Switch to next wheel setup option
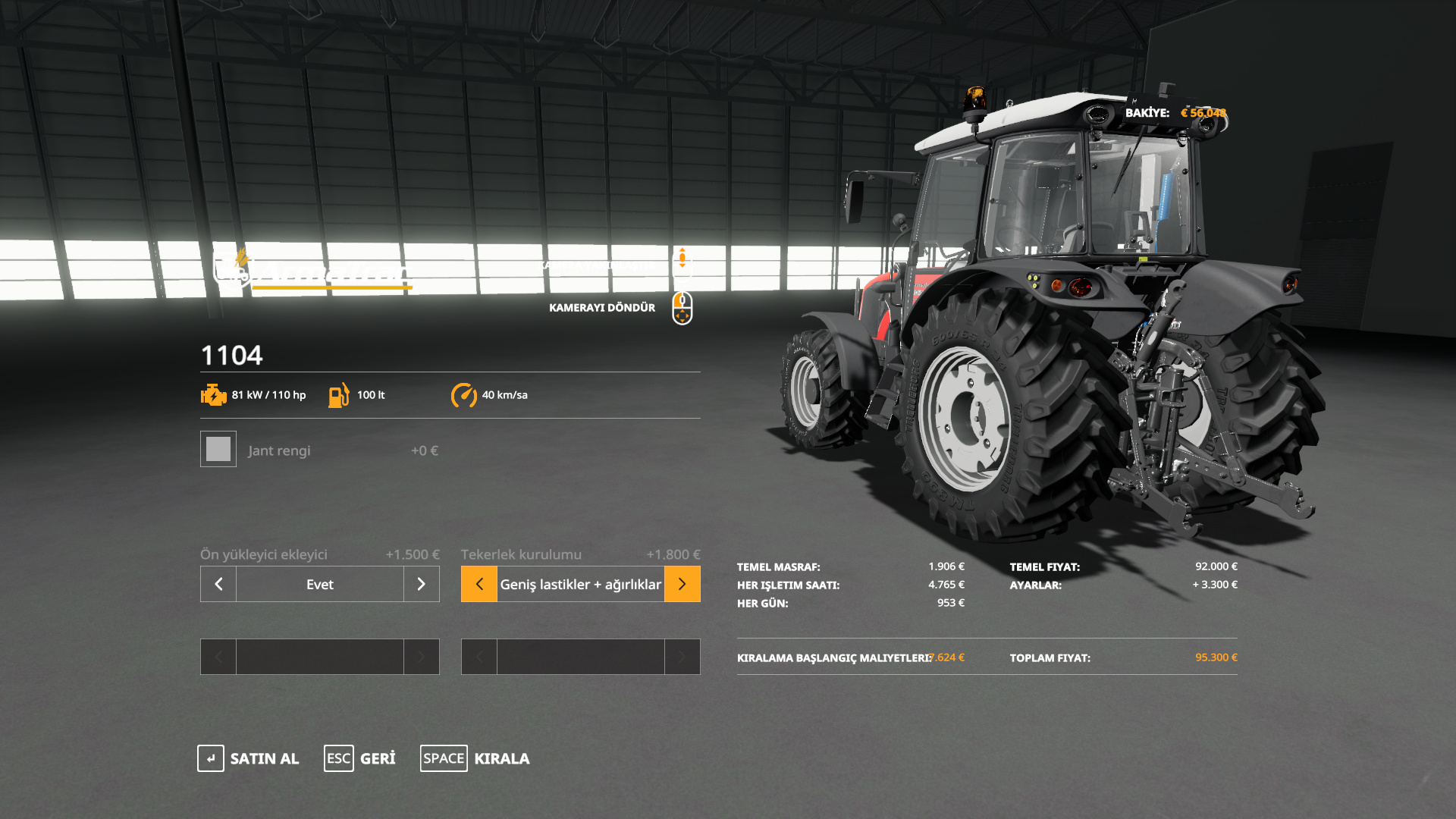 (682, 584)
